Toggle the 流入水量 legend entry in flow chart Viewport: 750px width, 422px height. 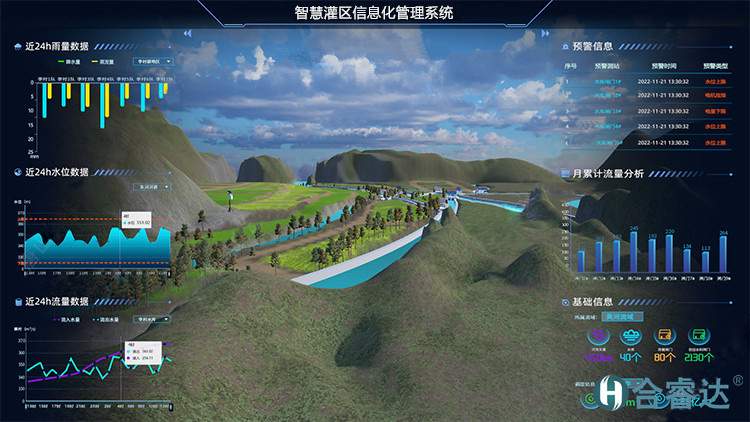[66, 320]
